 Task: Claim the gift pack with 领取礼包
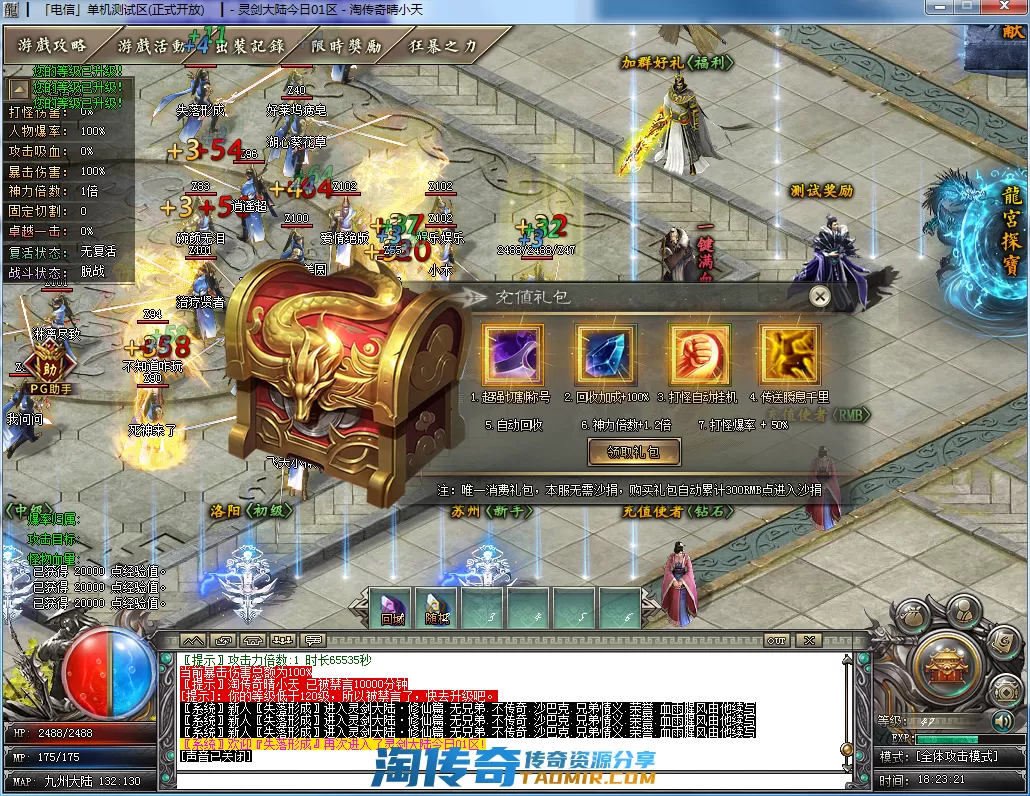tap(634, 452)
